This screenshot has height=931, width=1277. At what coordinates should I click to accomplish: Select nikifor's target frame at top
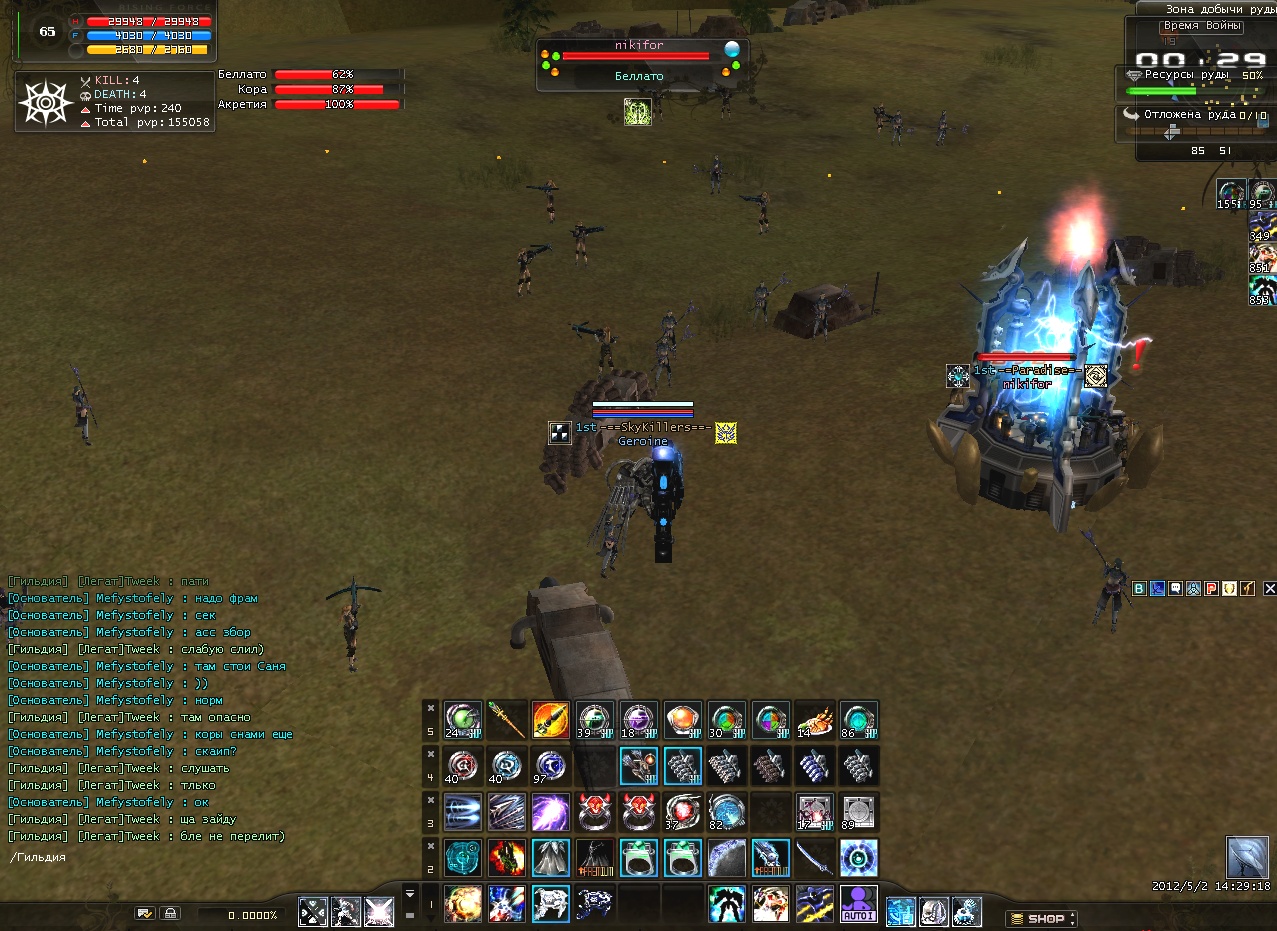click(639, 62)
